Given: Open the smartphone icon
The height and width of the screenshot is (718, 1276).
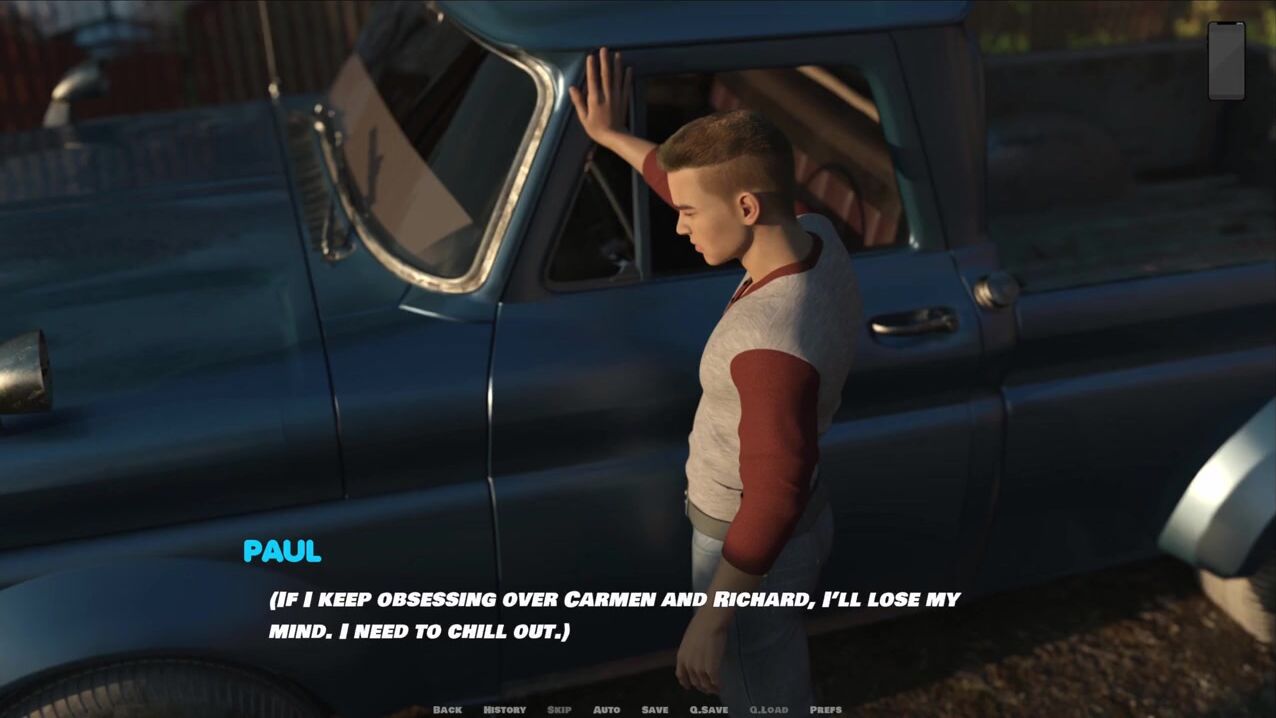Looking at the screenshot, I should tap(1226, 60).
